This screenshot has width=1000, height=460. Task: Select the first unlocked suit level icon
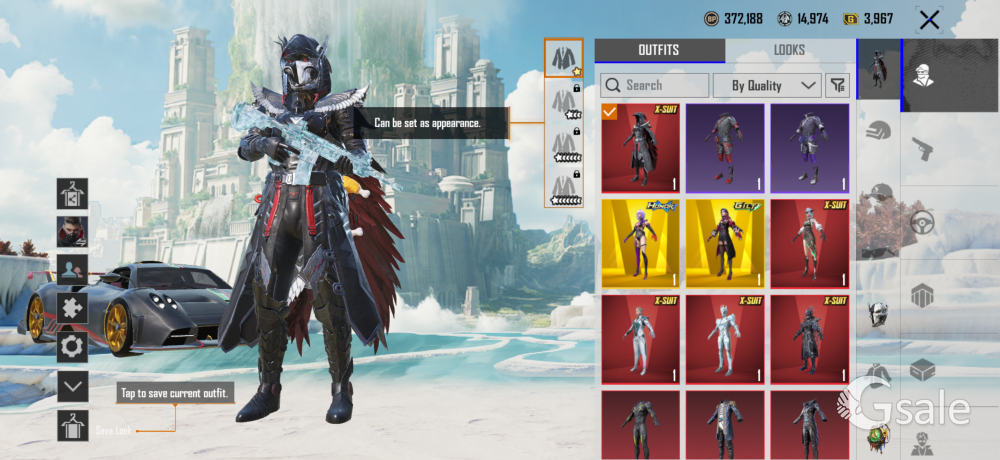(563, 59)
